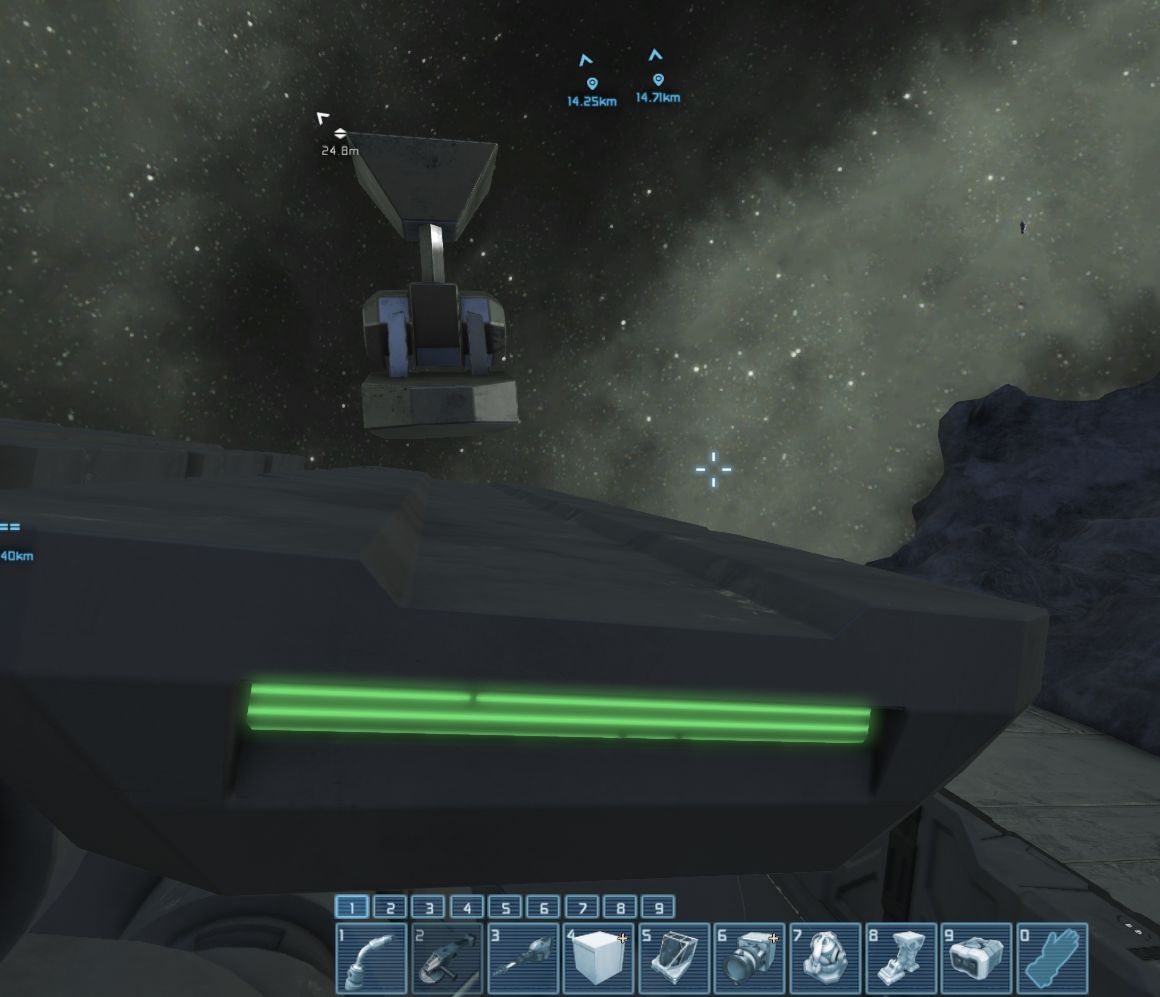
Task: Show toolbar page 5
Action: click(x=505, y=908)
